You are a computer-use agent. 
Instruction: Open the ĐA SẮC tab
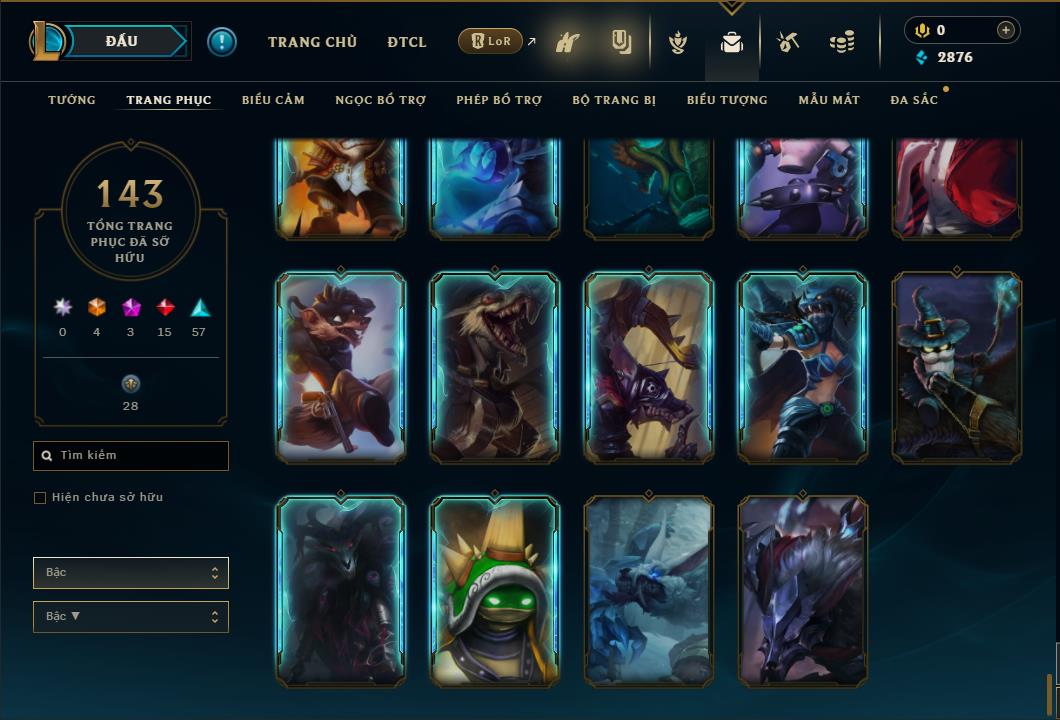click(x=914, y=100)
